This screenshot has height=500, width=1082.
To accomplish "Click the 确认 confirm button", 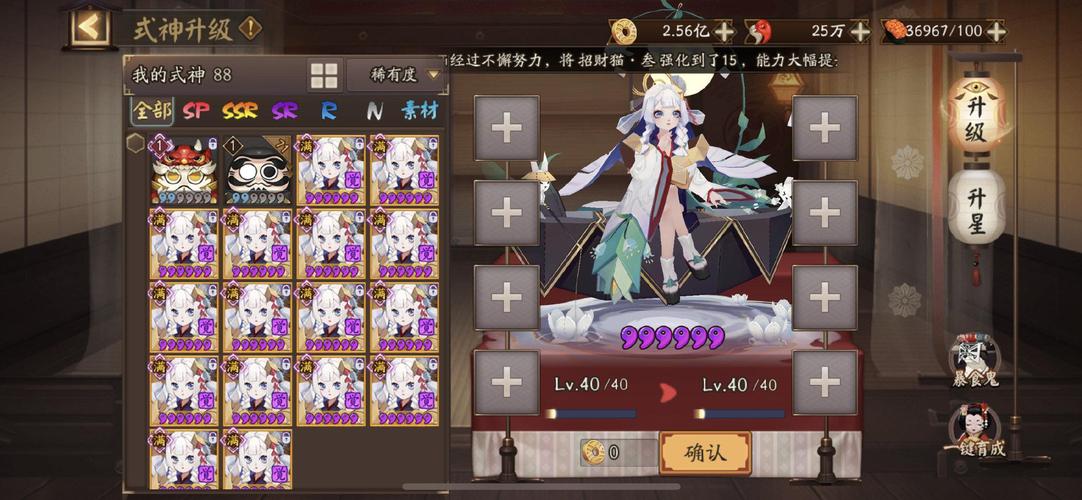I will point(704,453).
